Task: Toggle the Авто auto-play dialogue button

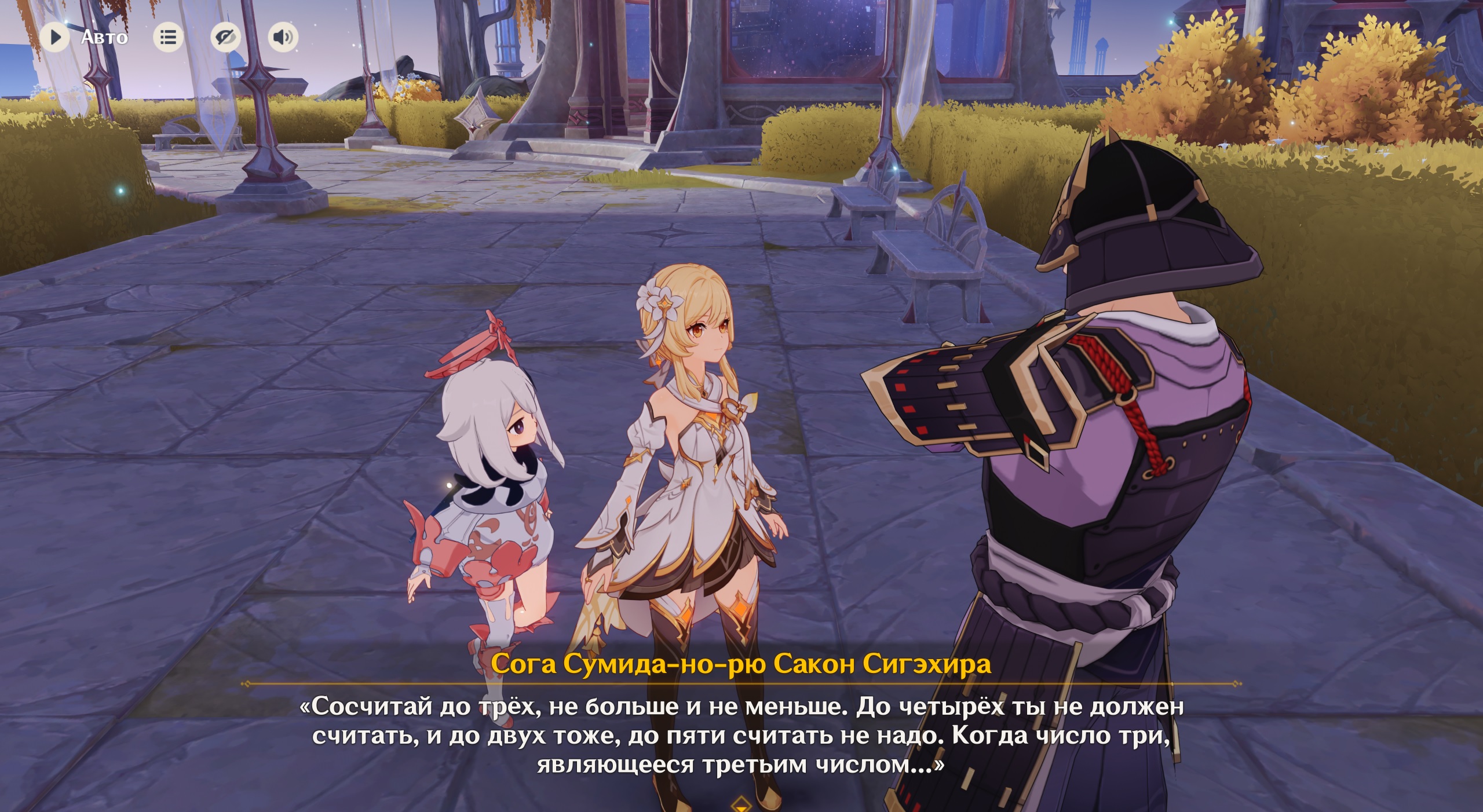Action: [x=56, y=38]
